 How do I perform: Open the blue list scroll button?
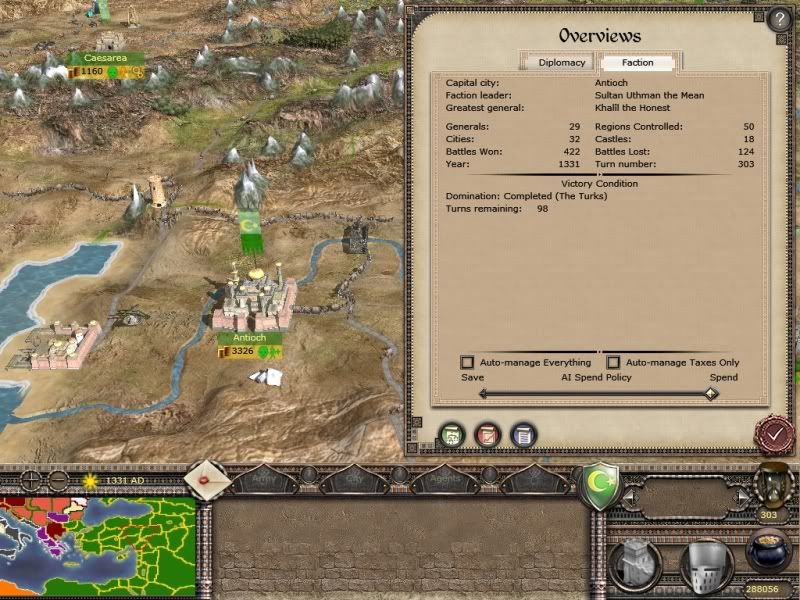(x=522, y=435)
